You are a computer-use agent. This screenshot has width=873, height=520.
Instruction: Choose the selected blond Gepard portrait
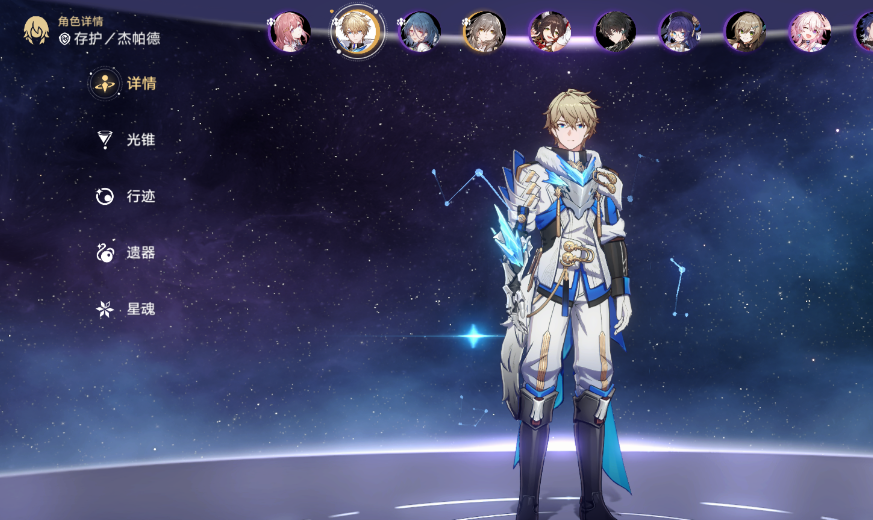[x=357, y=31]
